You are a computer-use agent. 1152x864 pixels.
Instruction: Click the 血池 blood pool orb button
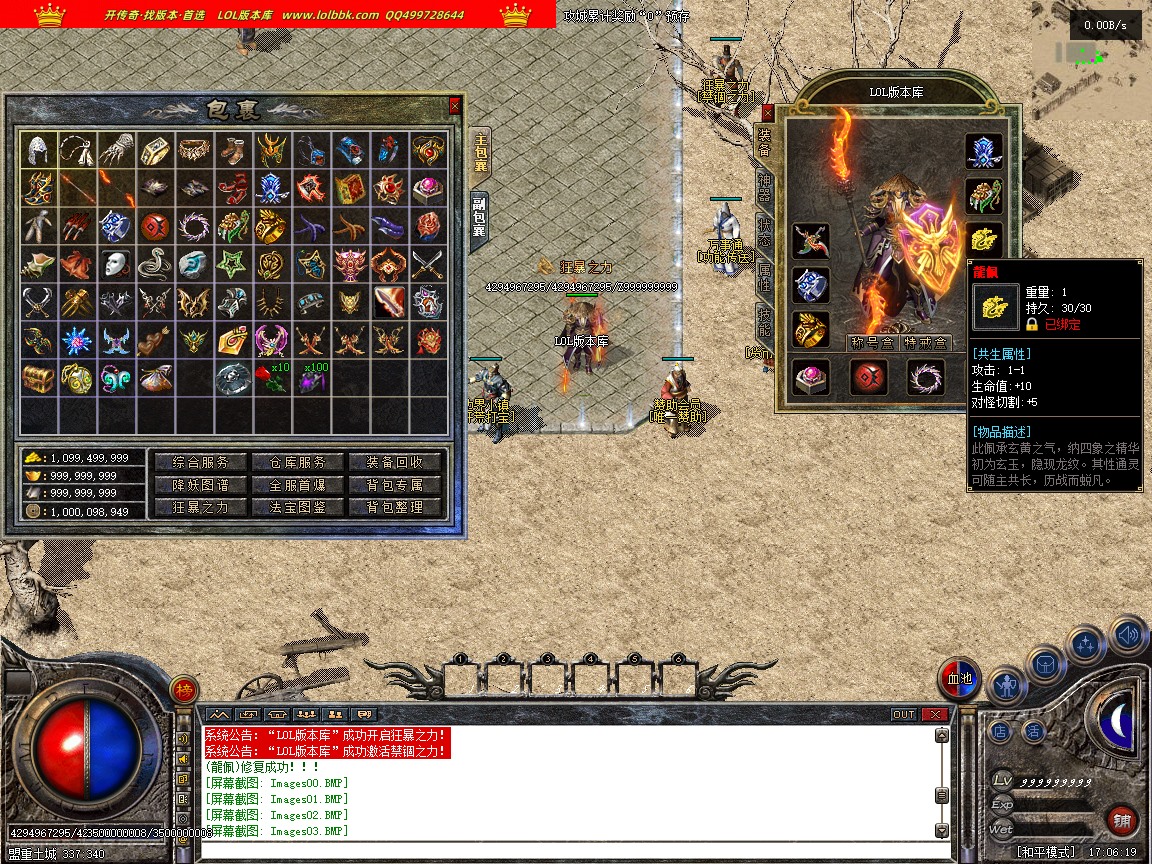(960, 679)
